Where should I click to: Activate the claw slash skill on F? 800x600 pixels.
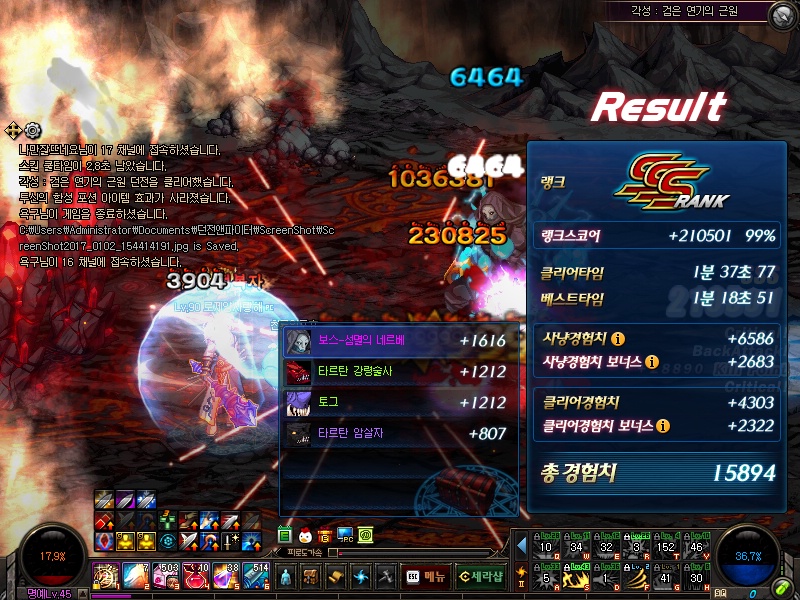636,576
